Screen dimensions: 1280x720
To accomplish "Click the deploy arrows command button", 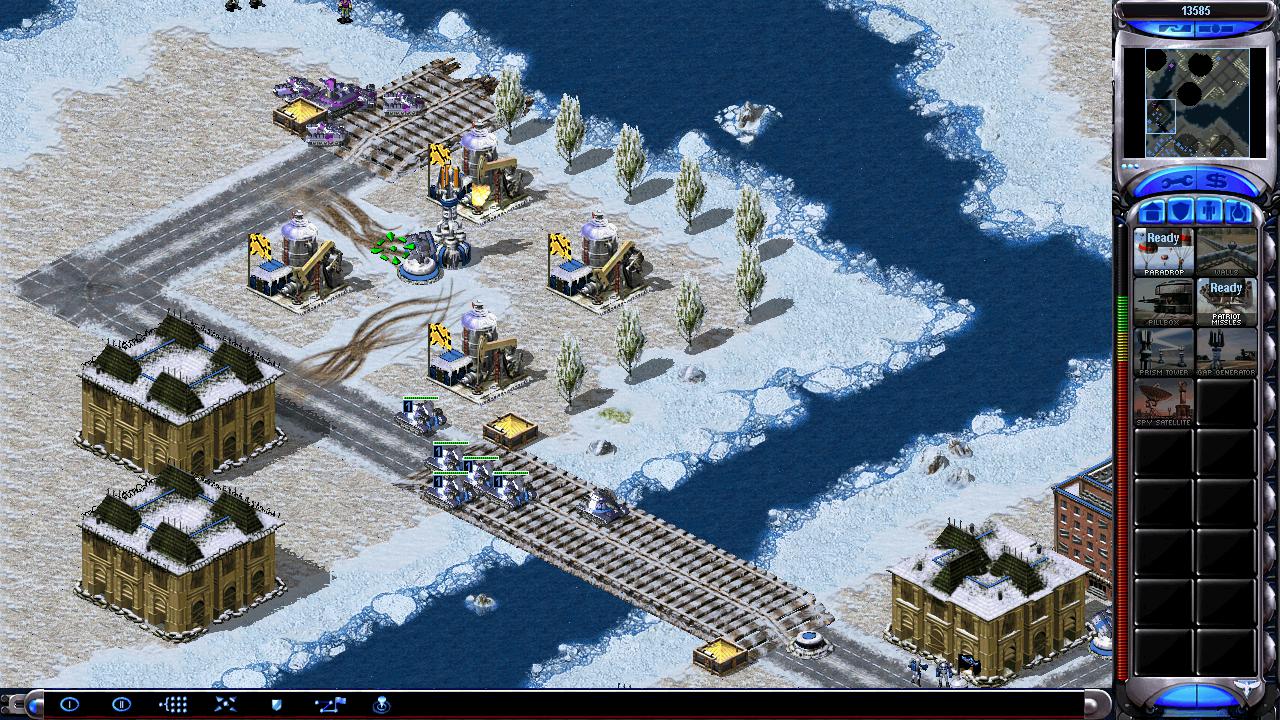I will click(225, 704).
